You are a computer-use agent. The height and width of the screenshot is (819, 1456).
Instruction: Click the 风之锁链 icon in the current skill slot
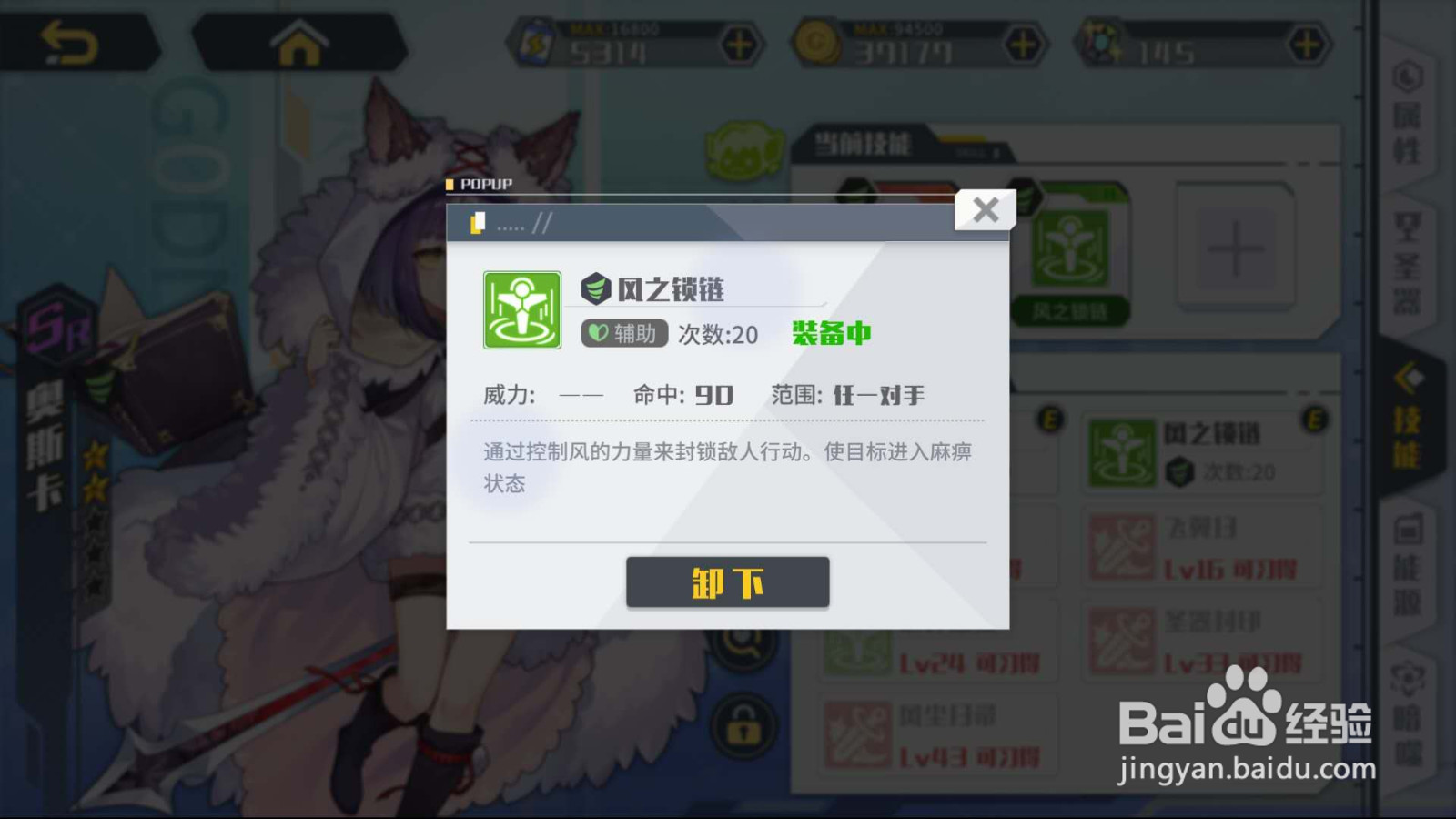(1072, 248)
